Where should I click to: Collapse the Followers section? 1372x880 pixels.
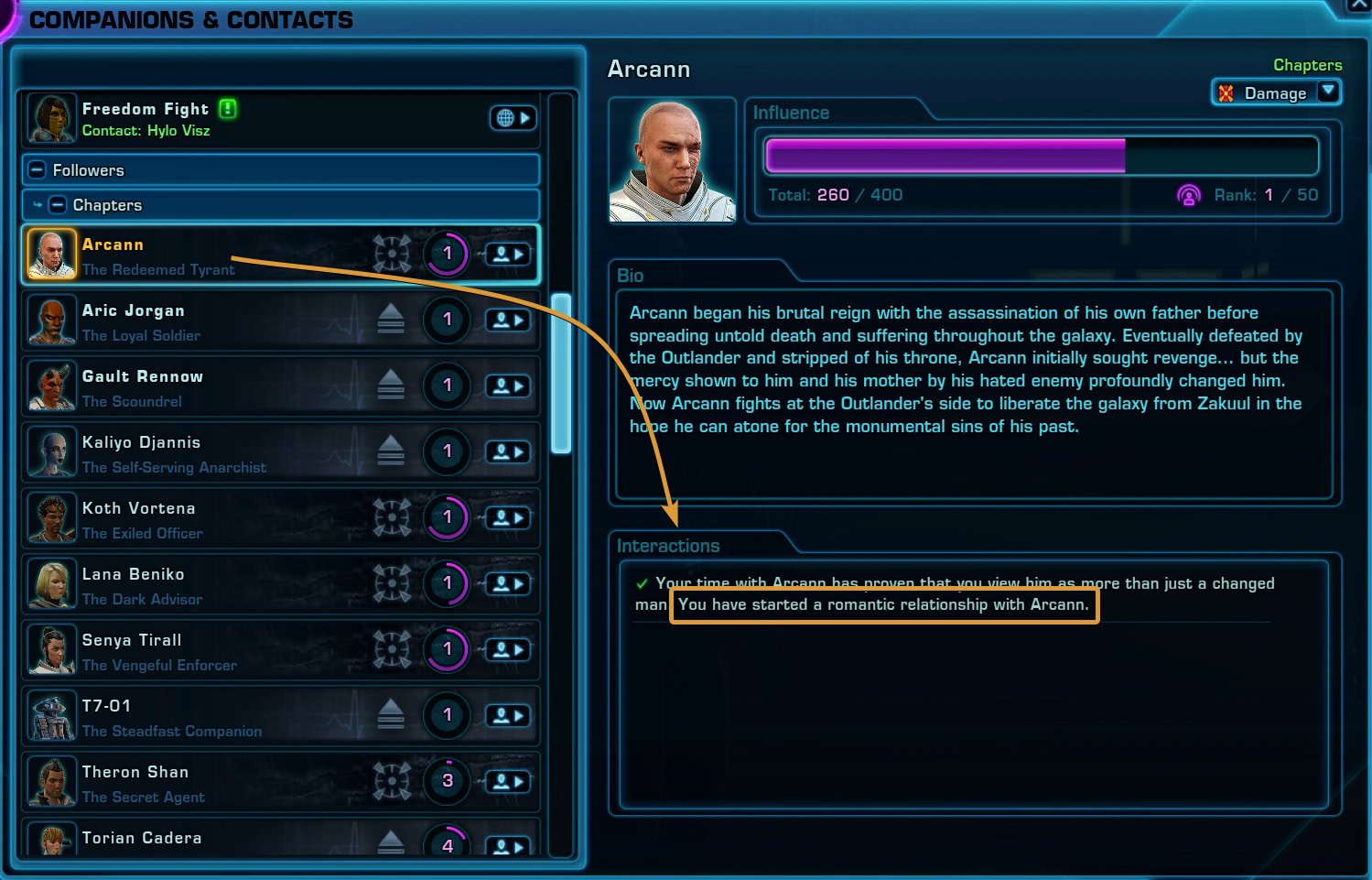(36, 169)
